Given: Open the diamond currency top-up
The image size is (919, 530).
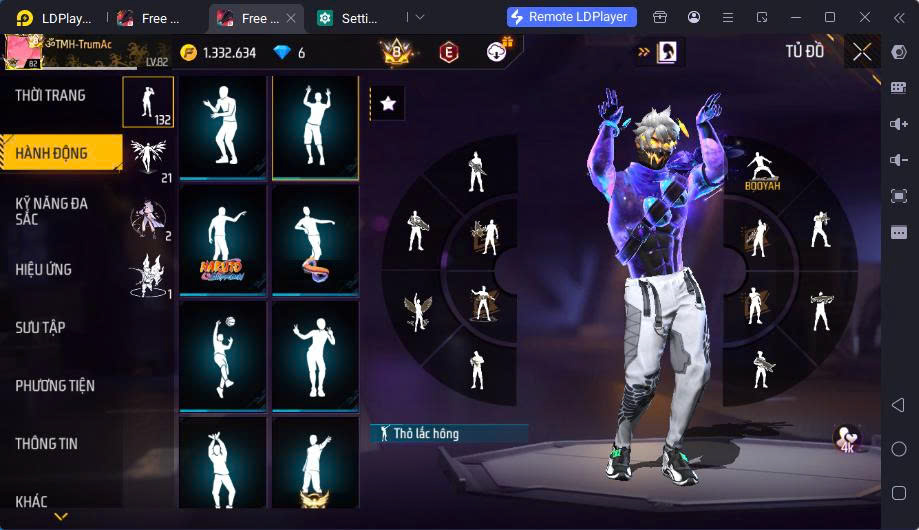Looking at the screenshot, I should 290,53.
